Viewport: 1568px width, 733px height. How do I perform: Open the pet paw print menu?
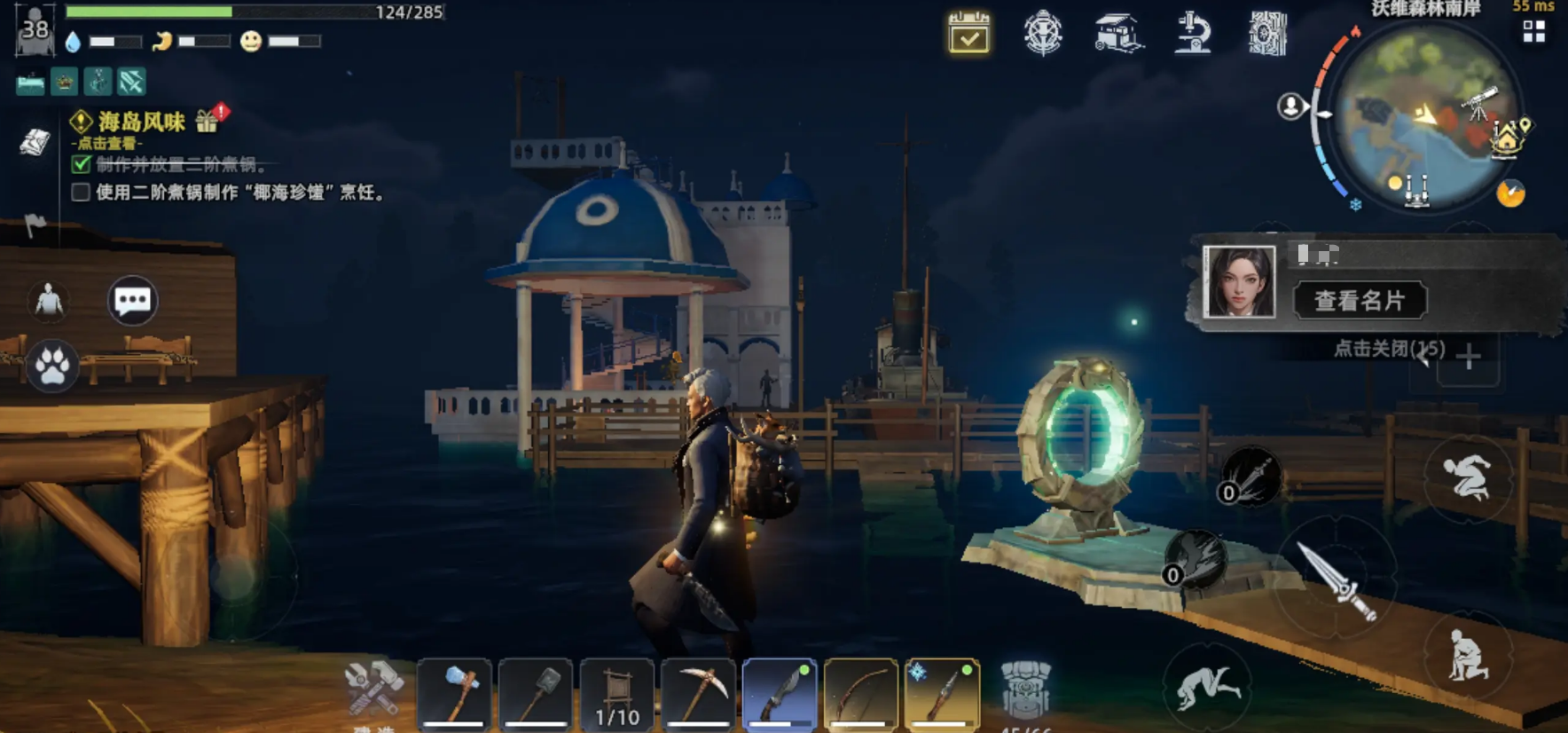point(52,365)
